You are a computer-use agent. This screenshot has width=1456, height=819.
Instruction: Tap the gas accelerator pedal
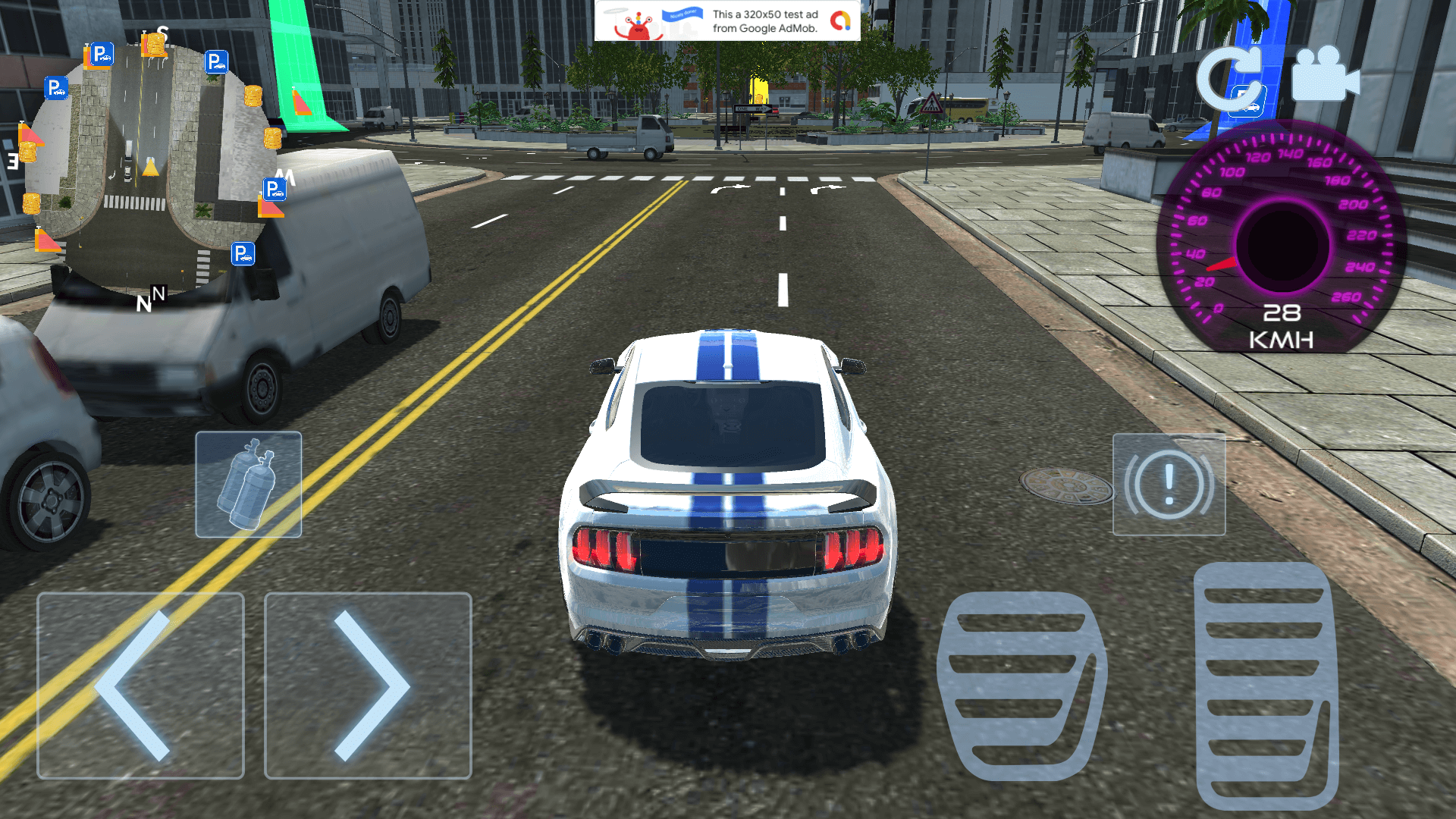pos(1265,686)
